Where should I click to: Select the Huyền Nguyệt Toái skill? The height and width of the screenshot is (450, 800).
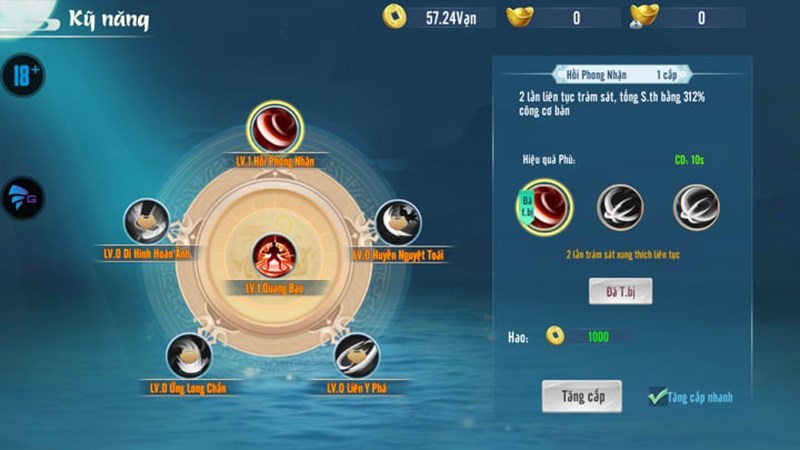(x=398, y=222)
